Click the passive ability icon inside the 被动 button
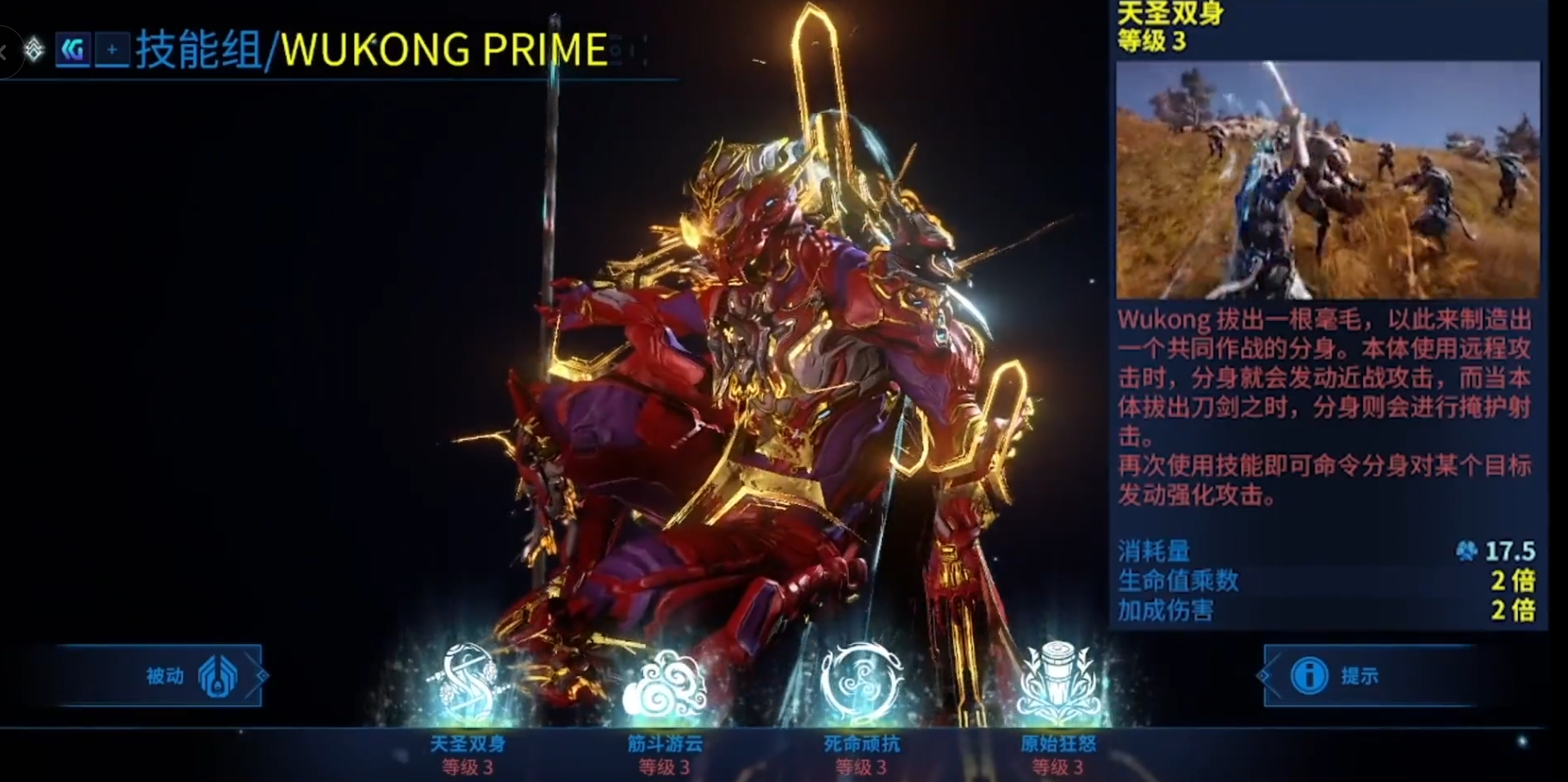The image size is (1568, 782). pos(218,676)
